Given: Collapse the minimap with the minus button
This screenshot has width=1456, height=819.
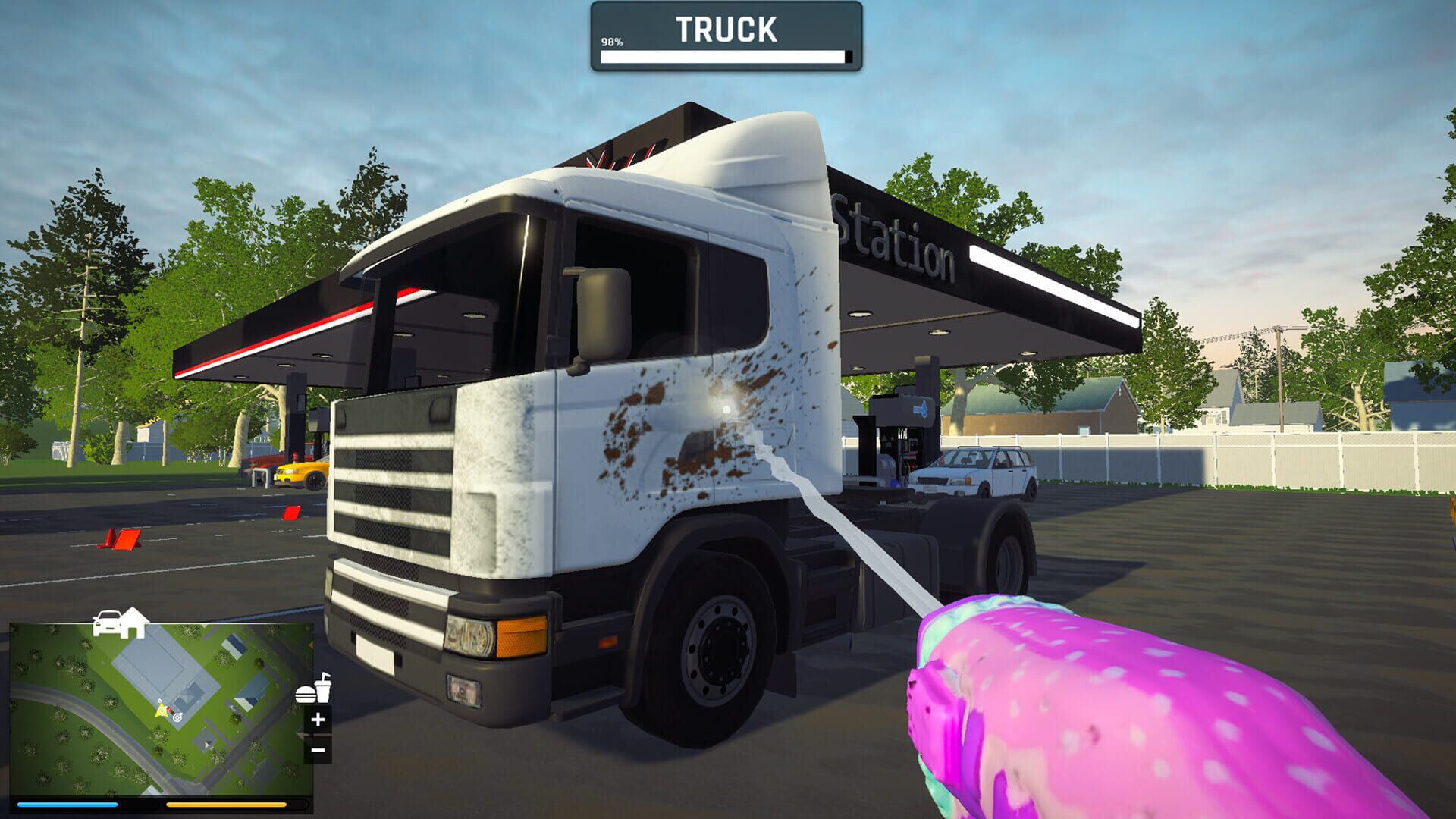Looking at the screenshot, I should (x=318, y=749).
